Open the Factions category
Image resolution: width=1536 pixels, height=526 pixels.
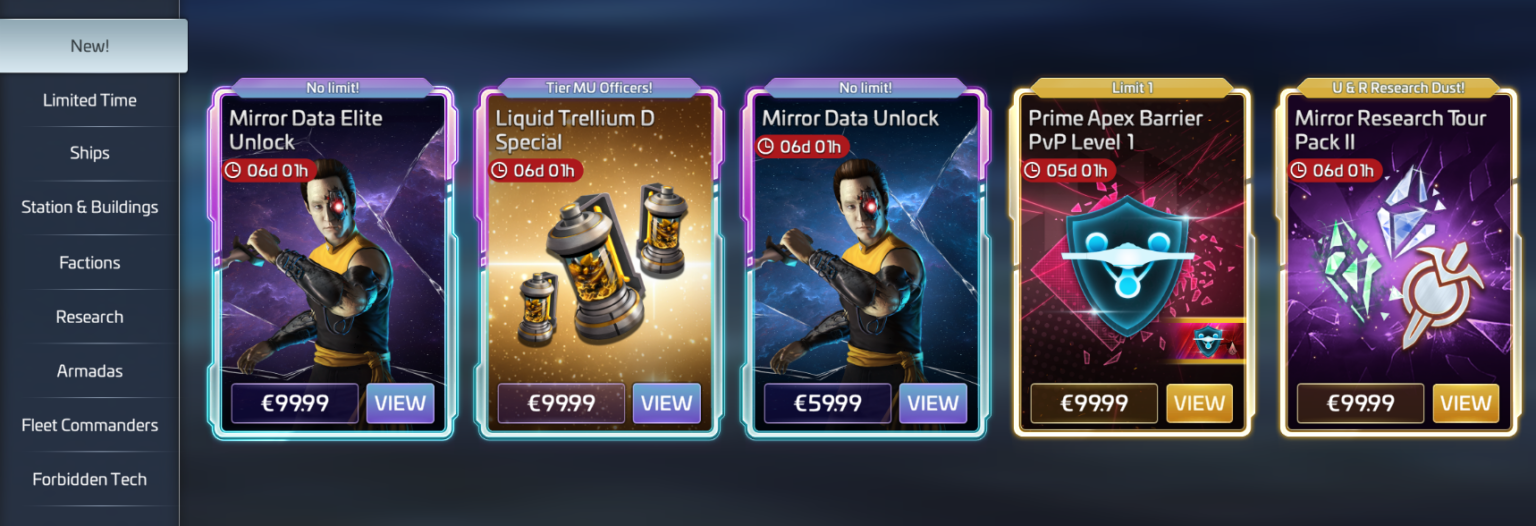pyautogui.click(x=90, y=262)
